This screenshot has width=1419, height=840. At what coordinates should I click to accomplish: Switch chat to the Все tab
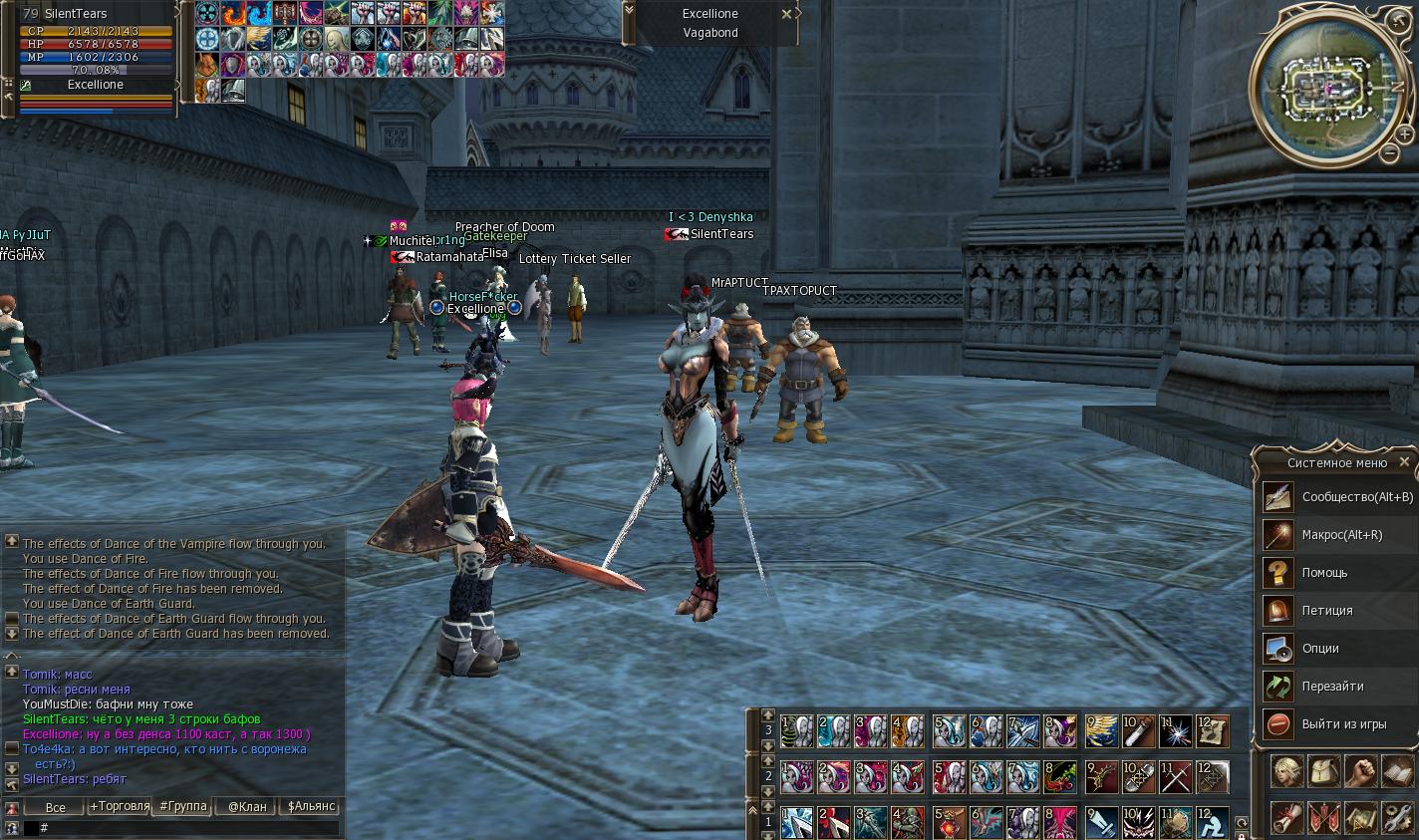pyautogui.click(x=56, y=807)
